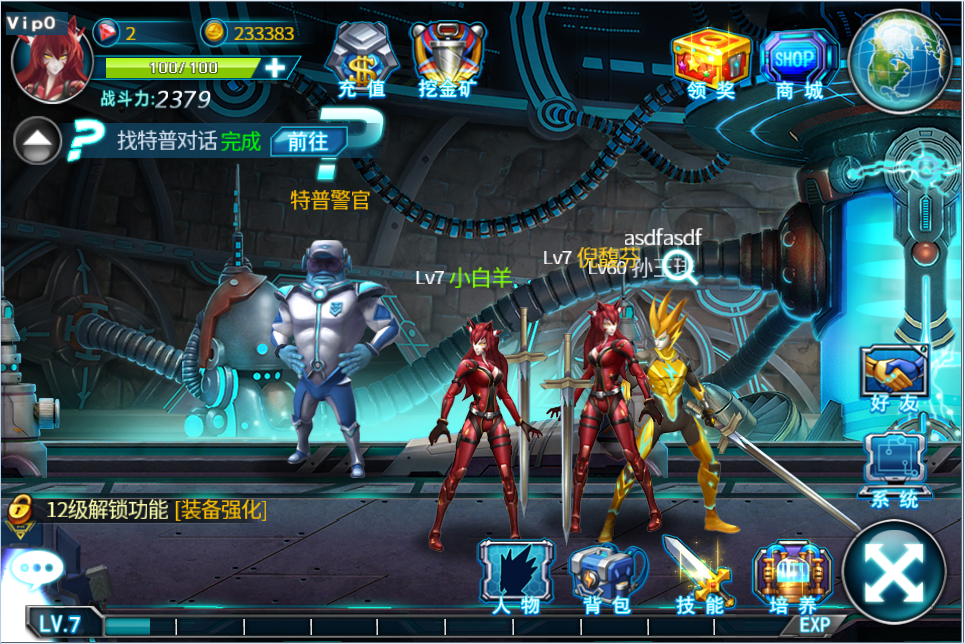Collapse the quest tracker with the up arrow
Screen dimensions: 965x644
[x=38, y=141]
